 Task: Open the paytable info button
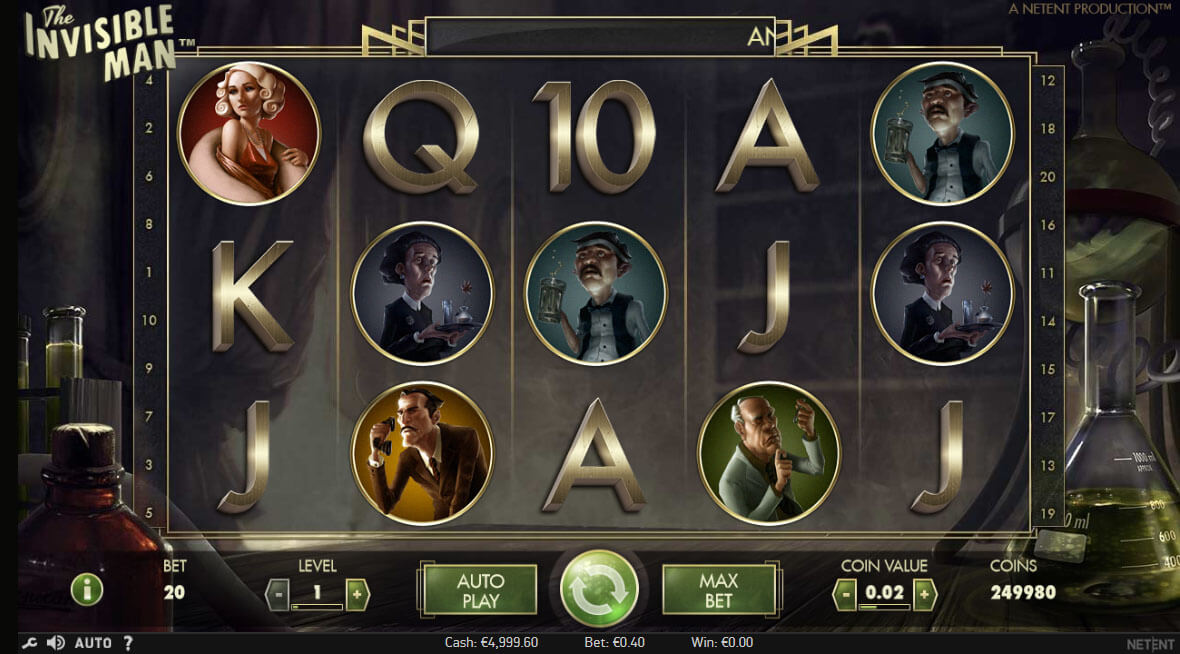click(87, 589)
